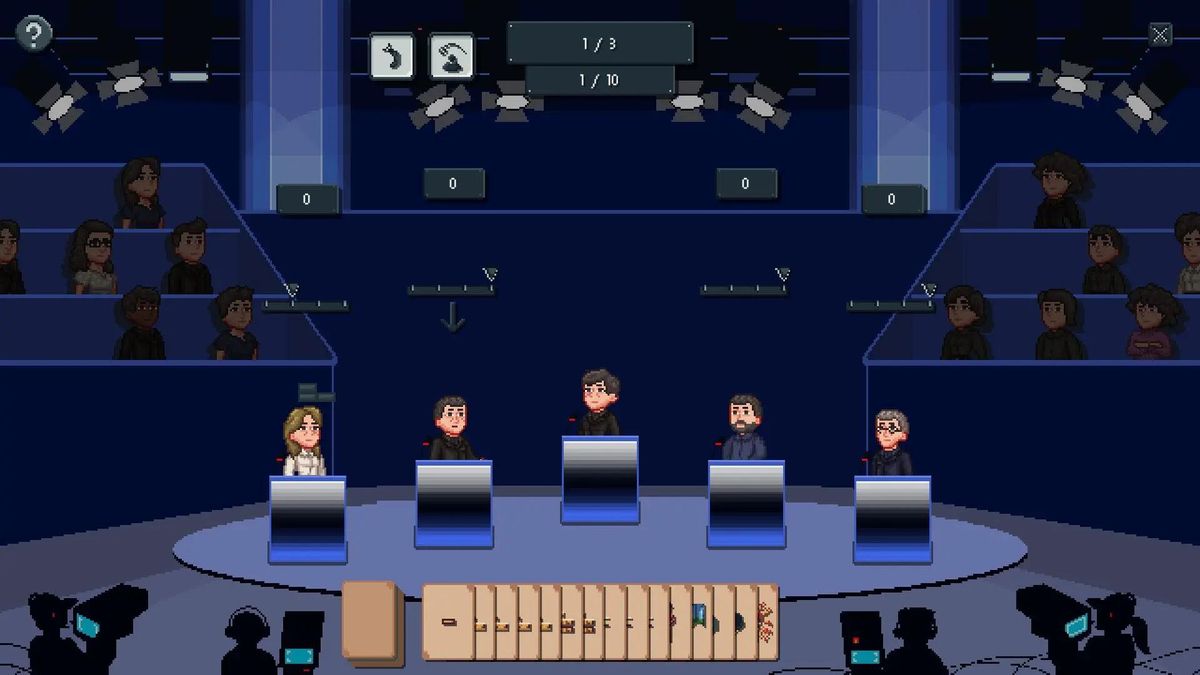Image resolution: width=1200 pixels, height=675 pixels.
Task: Select the wide leftmost card in hand
Action: click(x=448, y=622)
